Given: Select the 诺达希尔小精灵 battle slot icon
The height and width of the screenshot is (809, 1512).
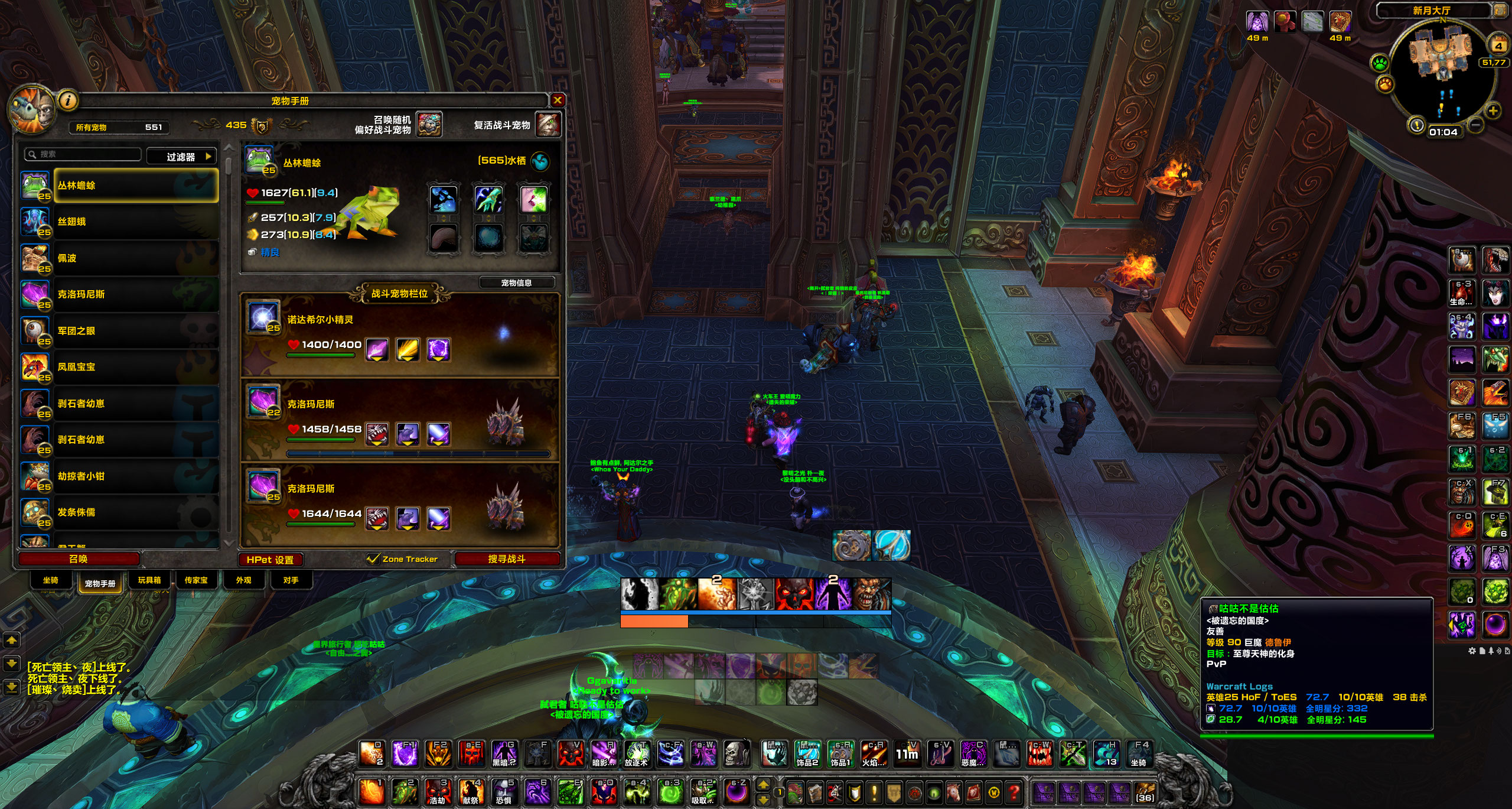Looking at the screenshot, I should pyautogui.click(x=263, y=317).
